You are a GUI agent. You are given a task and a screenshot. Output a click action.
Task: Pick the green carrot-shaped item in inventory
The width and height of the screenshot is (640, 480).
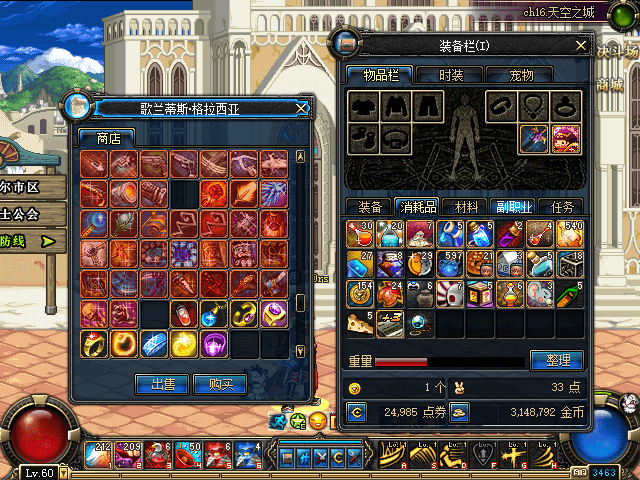(x=569, y=294)
